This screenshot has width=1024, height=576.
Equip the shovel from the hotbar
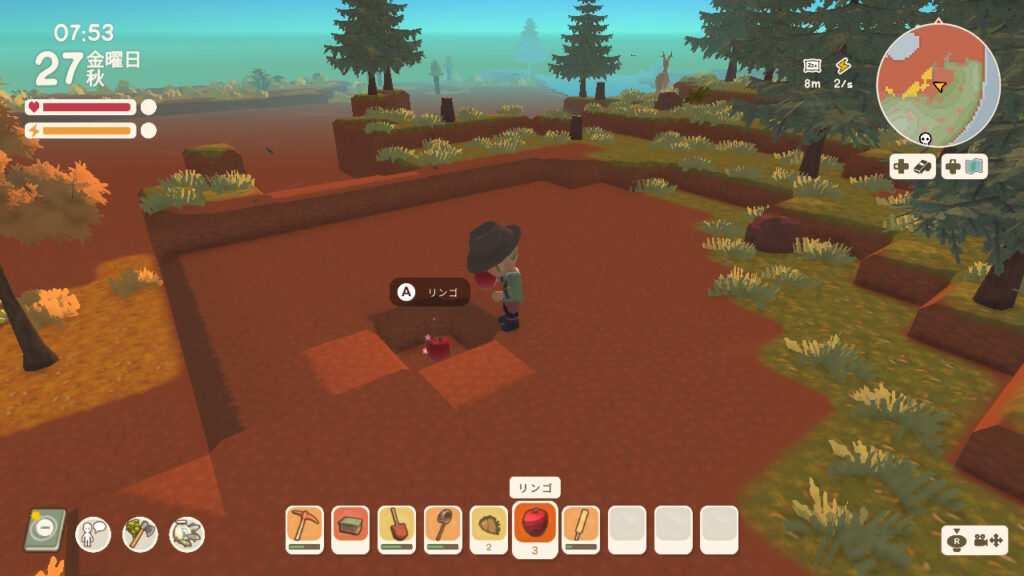[x=397, y=526]
